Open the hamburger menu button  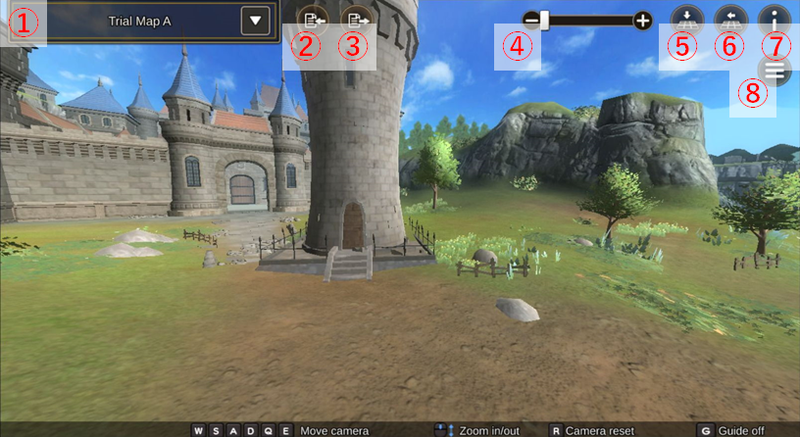(774, 70)
